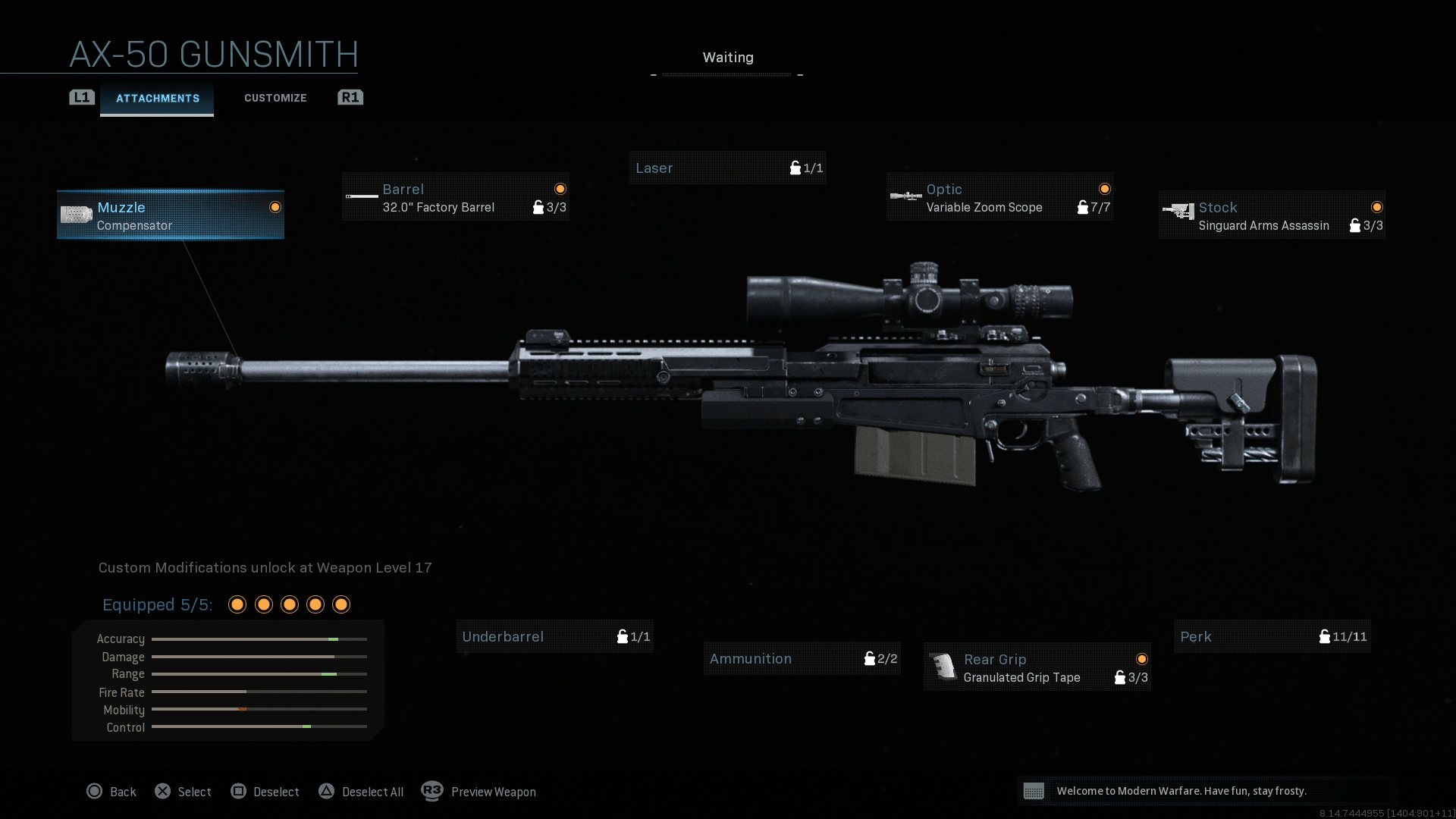Click Deselect All
The width and height of the screenshot is (1456, 819).
click(x=372, y=792)
